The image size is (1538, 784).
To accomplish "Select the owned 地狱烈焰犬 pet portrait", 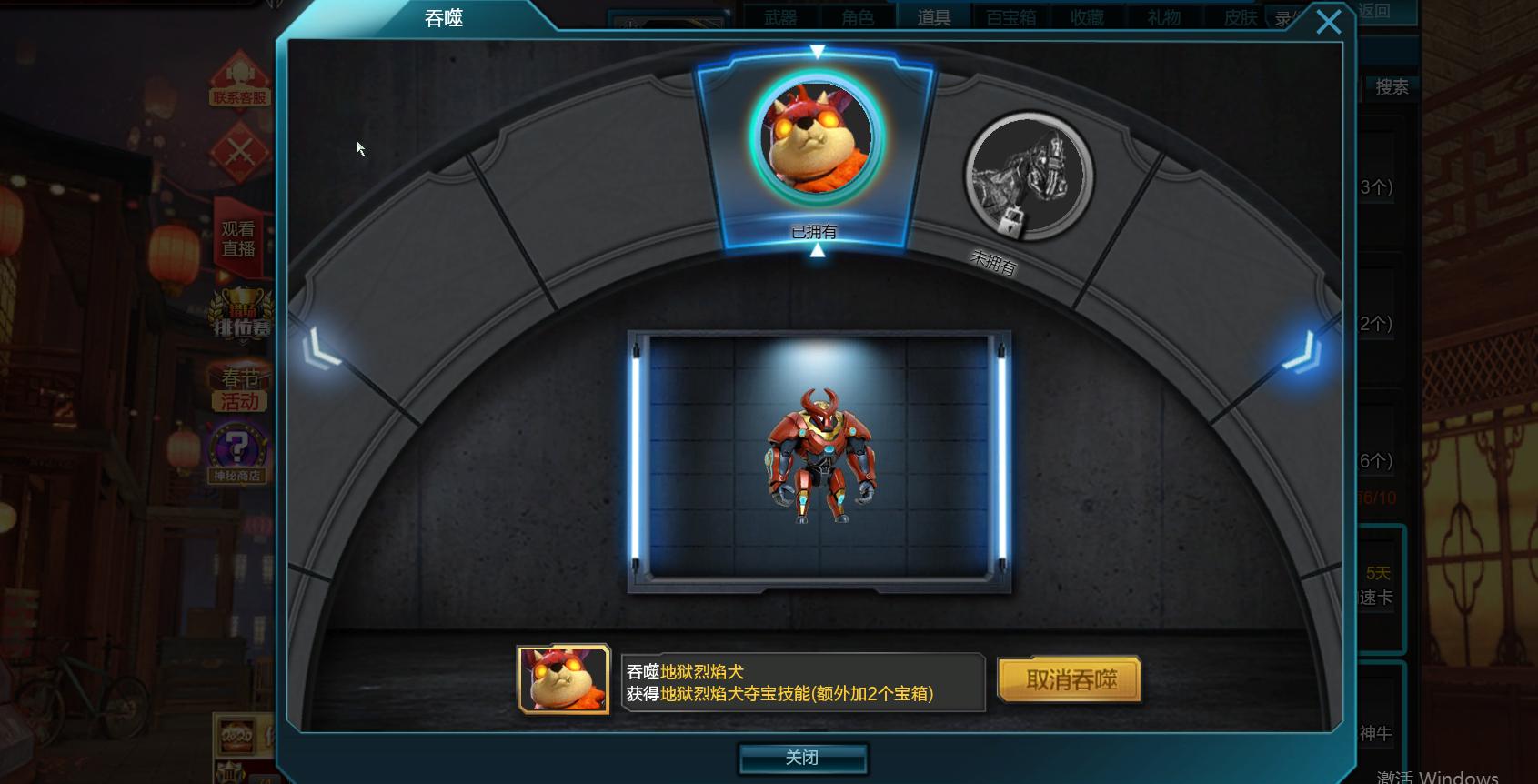I will pos(816,138).
